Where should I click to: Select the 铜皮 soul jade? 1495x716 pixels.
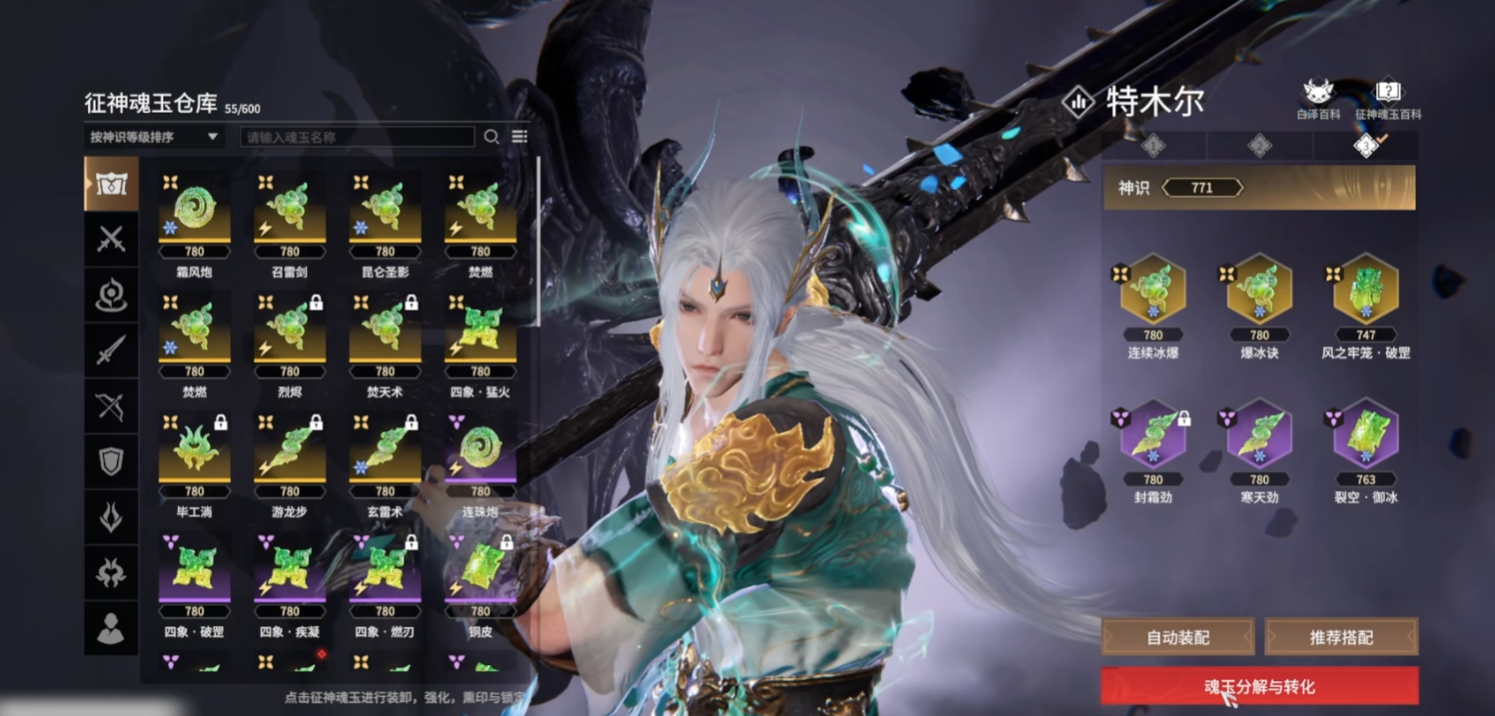[x=480, y=575]
